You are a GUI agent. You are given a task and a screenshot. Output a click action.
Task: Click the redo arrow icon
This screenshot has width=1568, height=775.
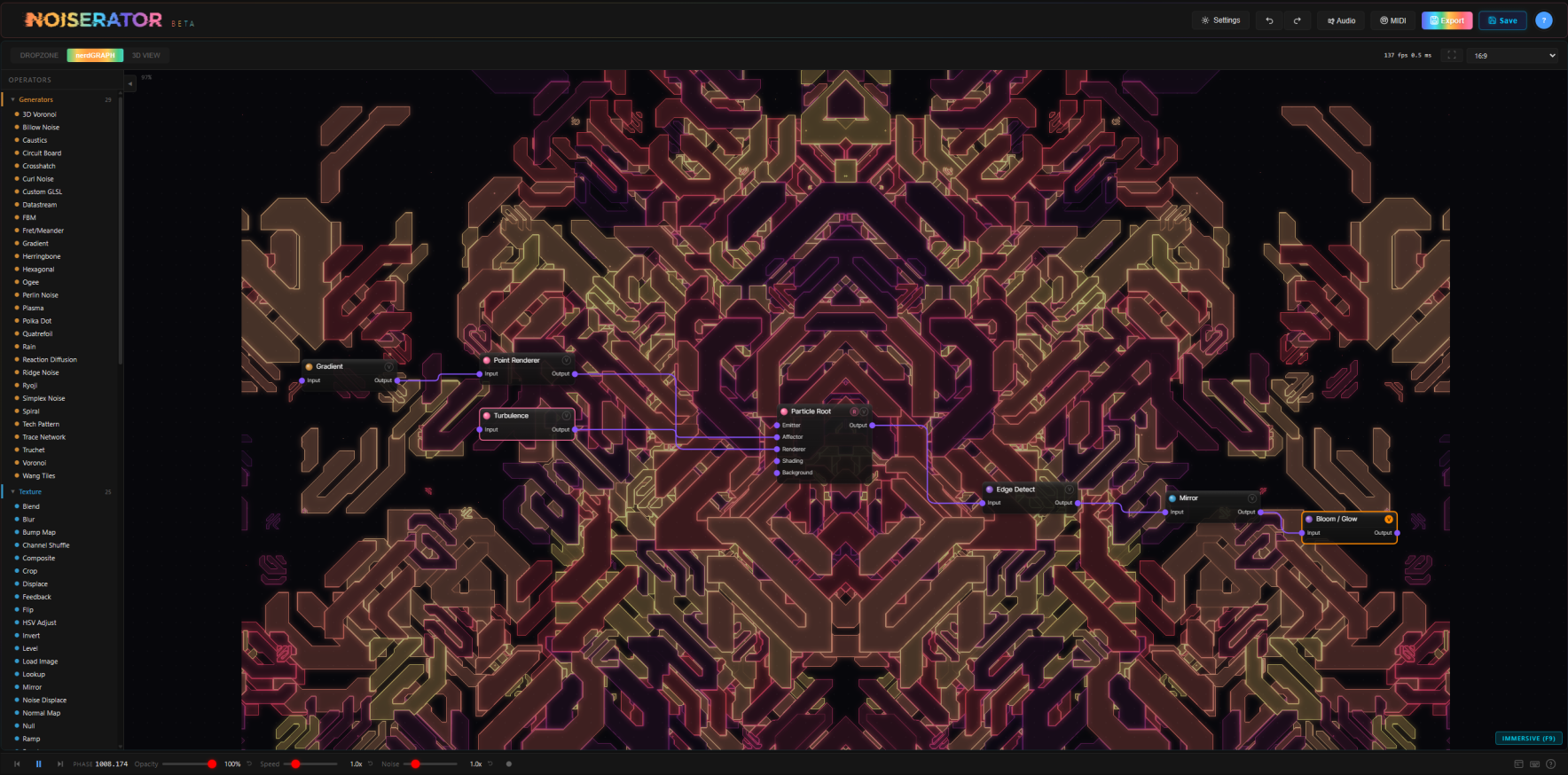click(1298, 20)
